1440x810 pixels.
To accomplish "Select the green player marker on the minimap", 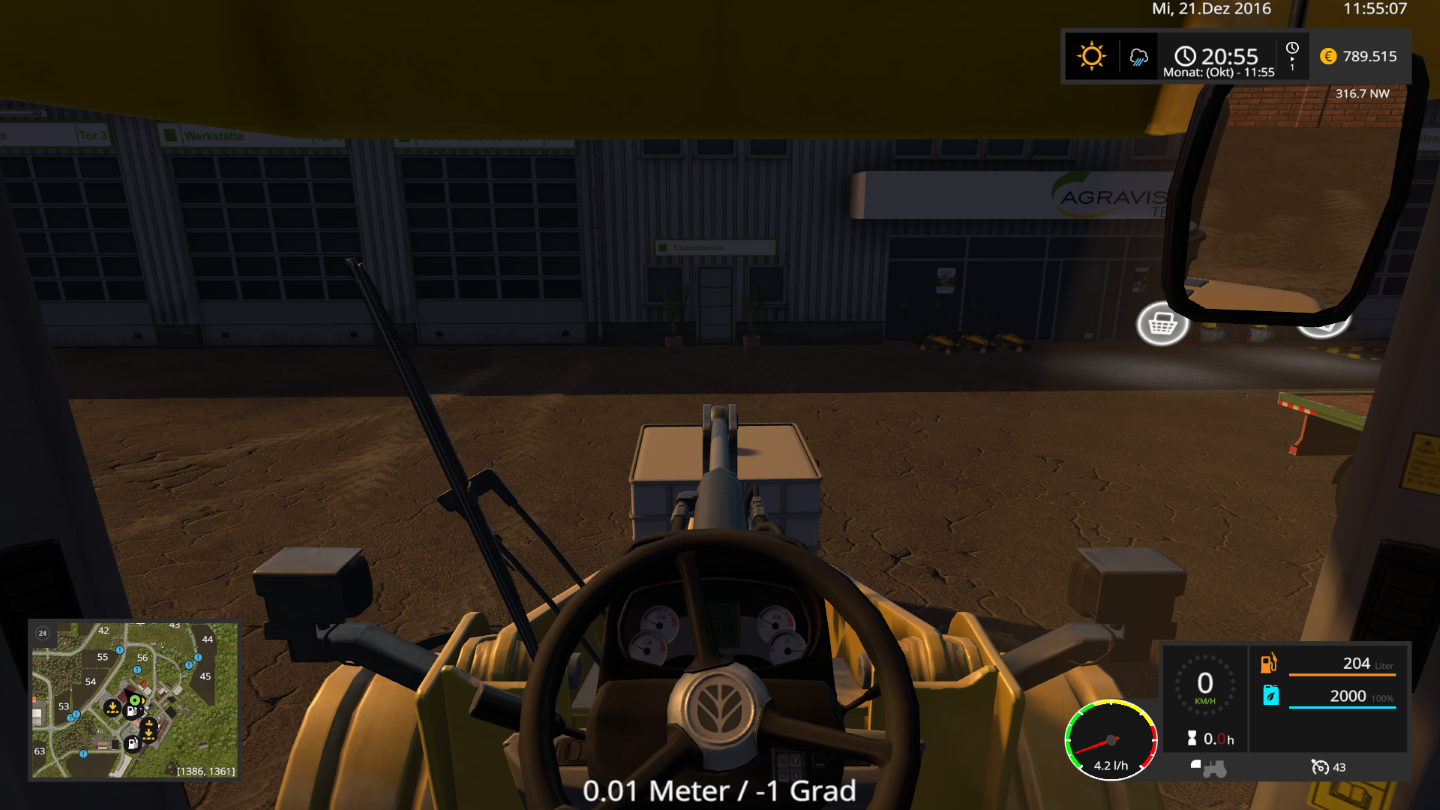I will coord(135,699).
